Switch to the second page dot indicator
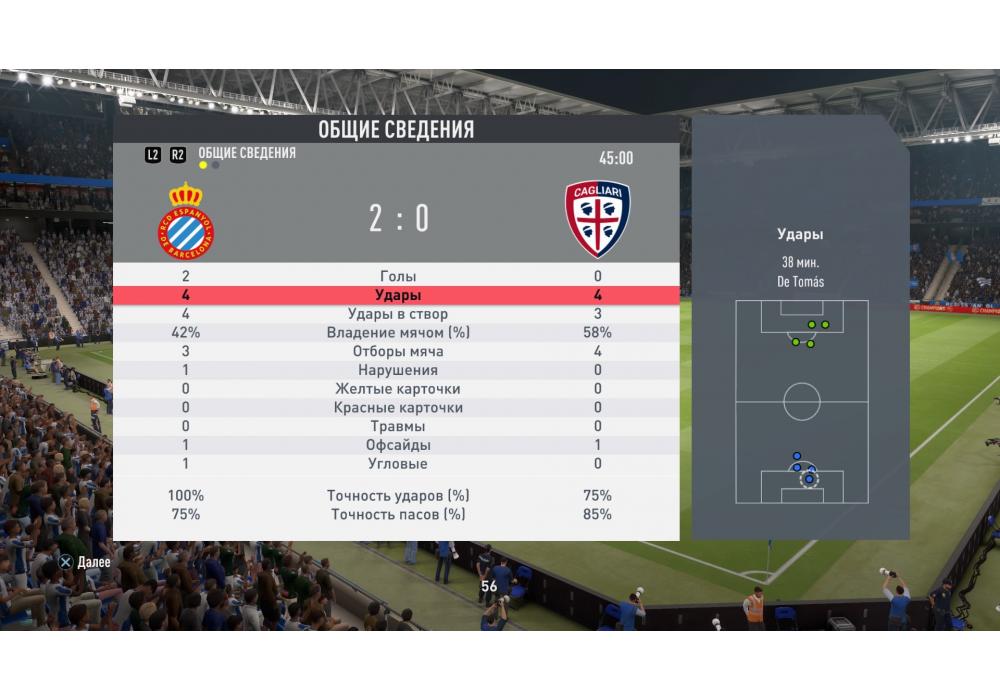Viewport: 1000px width, 700px height. point(216,166)
